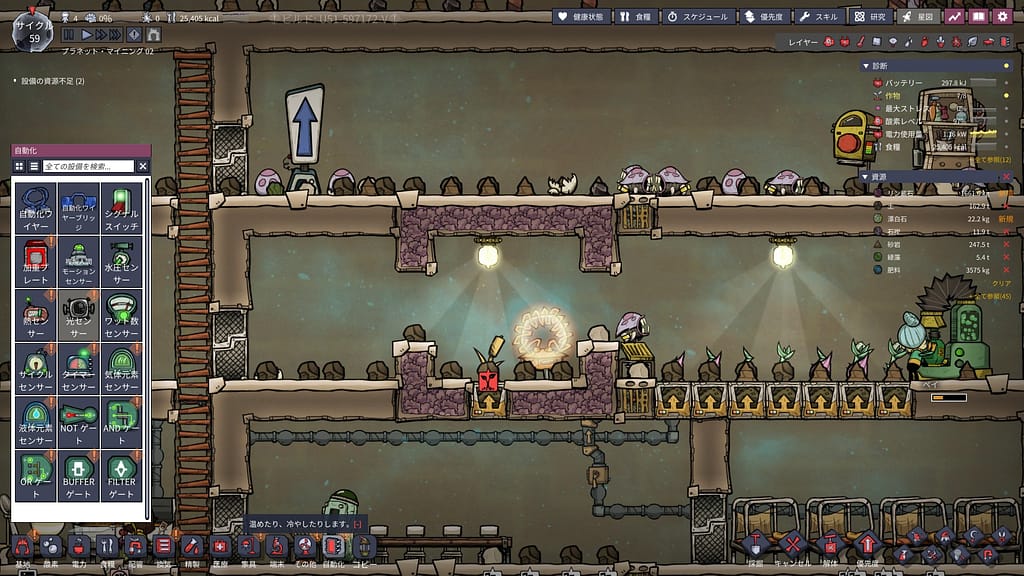The height and width of the screenshot is (576, 1024).
Task: Select the 自動化ワイヤー building
Action: [x=35, y=208]
